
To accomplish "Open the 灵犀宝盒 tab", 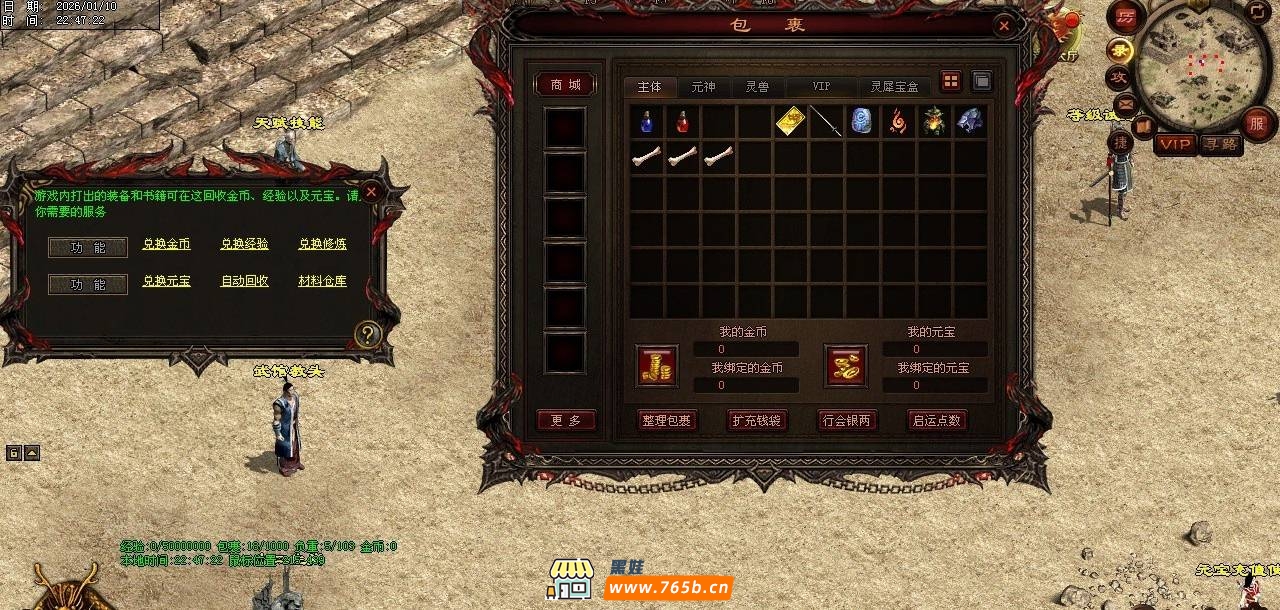I will pyautogui.click(x=894, y=87).
